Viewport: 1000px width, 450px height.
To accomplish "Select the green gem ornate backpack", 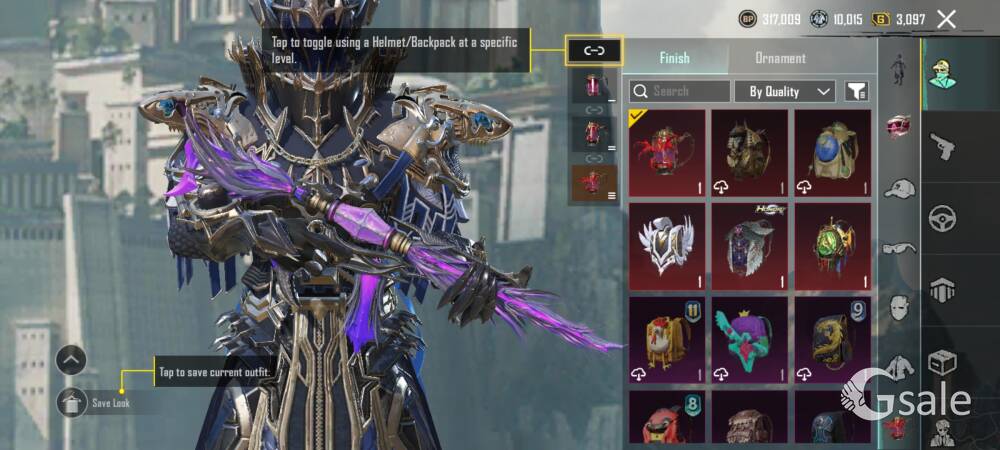I will [x=832, y=246].
